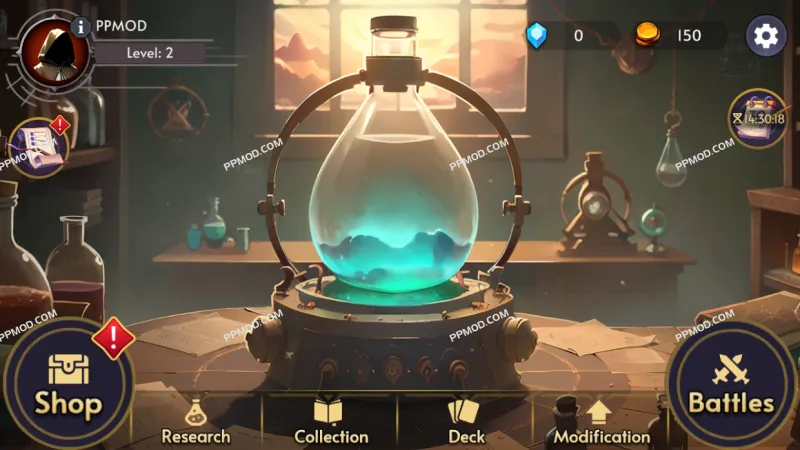Select the gold coin currency counter
800x450 pixels.
(672, 36)
